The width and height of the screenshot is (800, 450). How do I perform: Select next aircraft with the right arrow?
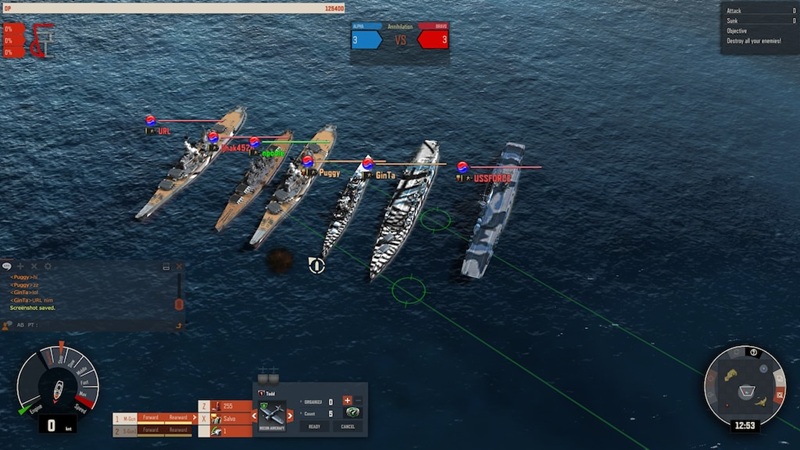pyautogui.click(x=290, y=414)
